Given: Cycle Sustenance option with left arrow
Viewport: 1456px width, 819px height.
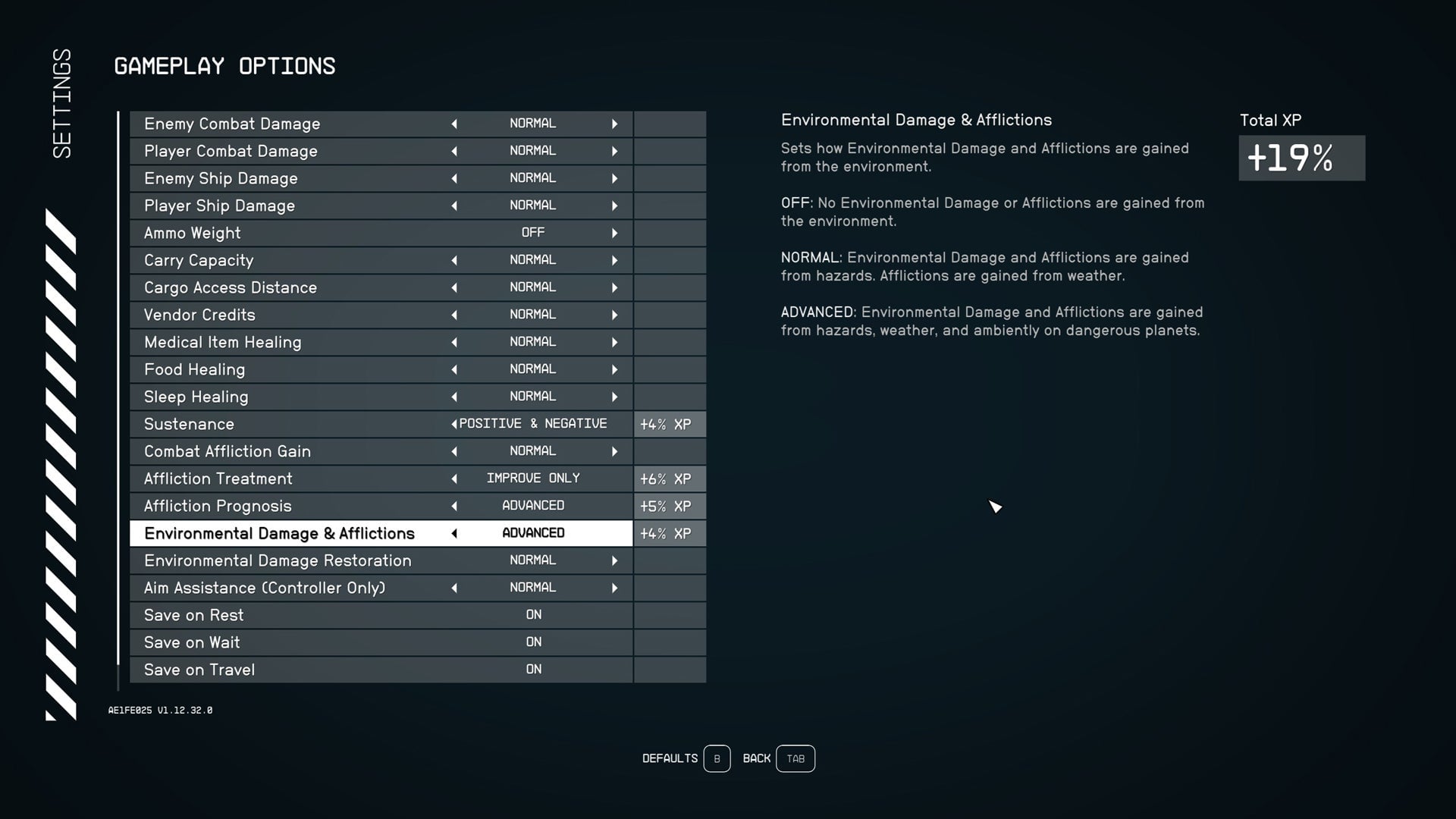Looking at the screenshot, I should click(453, 424).
